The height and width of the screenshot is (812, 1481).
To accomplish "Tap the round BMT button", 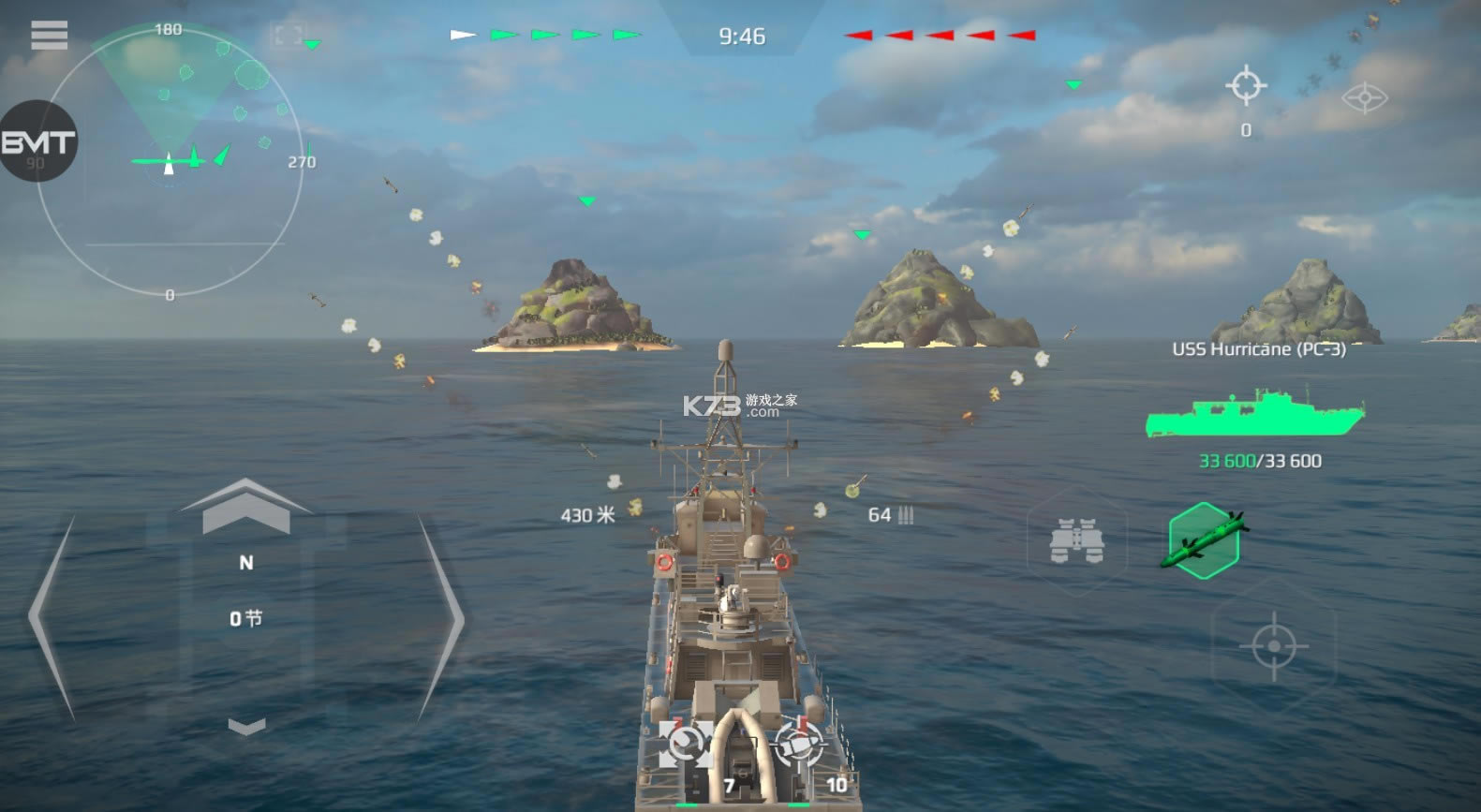I will click(37, 142).
